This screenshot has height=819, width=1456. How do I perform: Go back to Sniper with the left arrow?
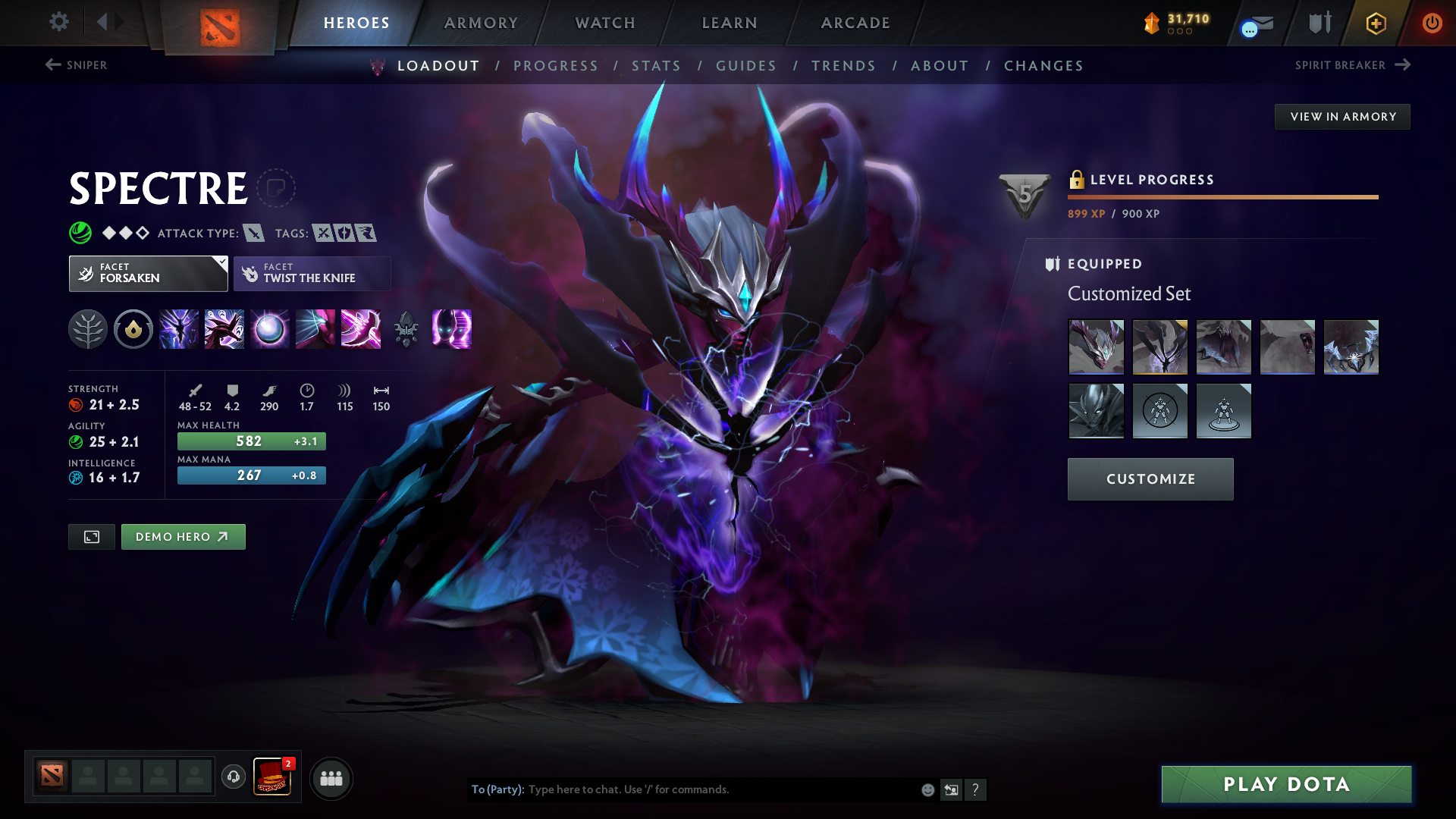click(x=52, y=65)
